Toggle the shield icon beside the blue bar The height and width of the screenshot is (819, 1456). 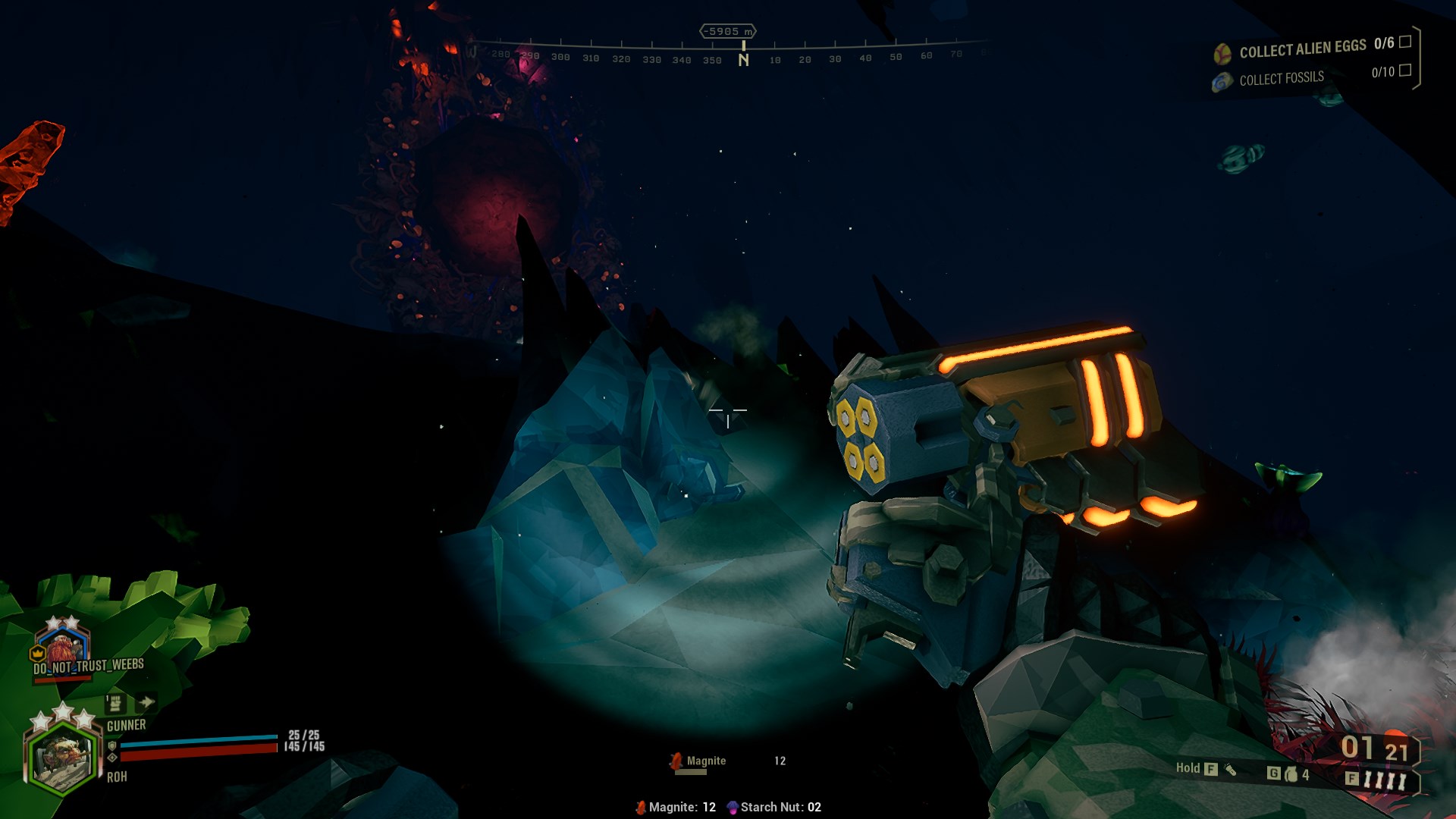(112, 746)
